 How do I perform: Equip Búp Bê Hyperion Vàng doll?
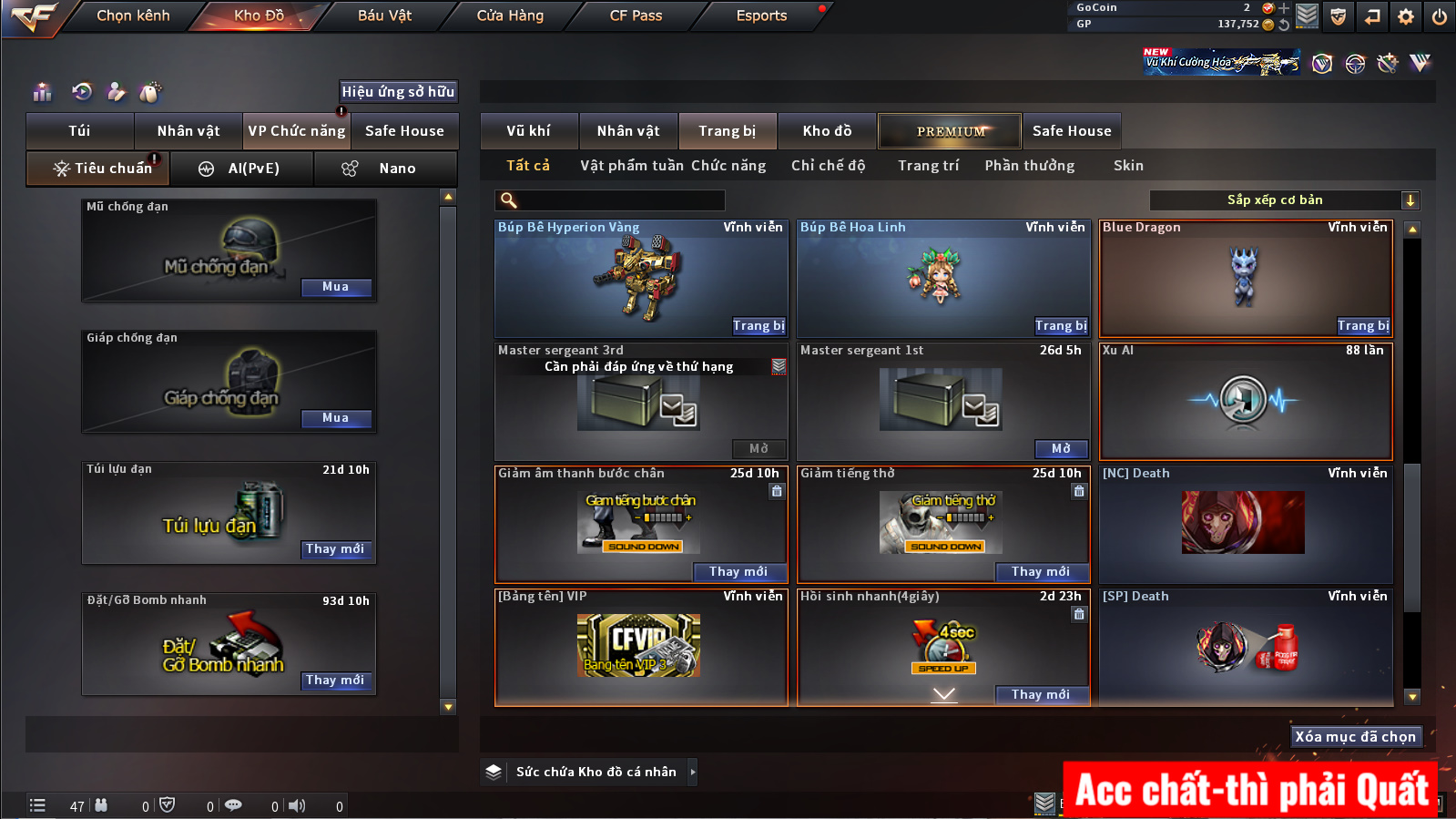(759, 326)
